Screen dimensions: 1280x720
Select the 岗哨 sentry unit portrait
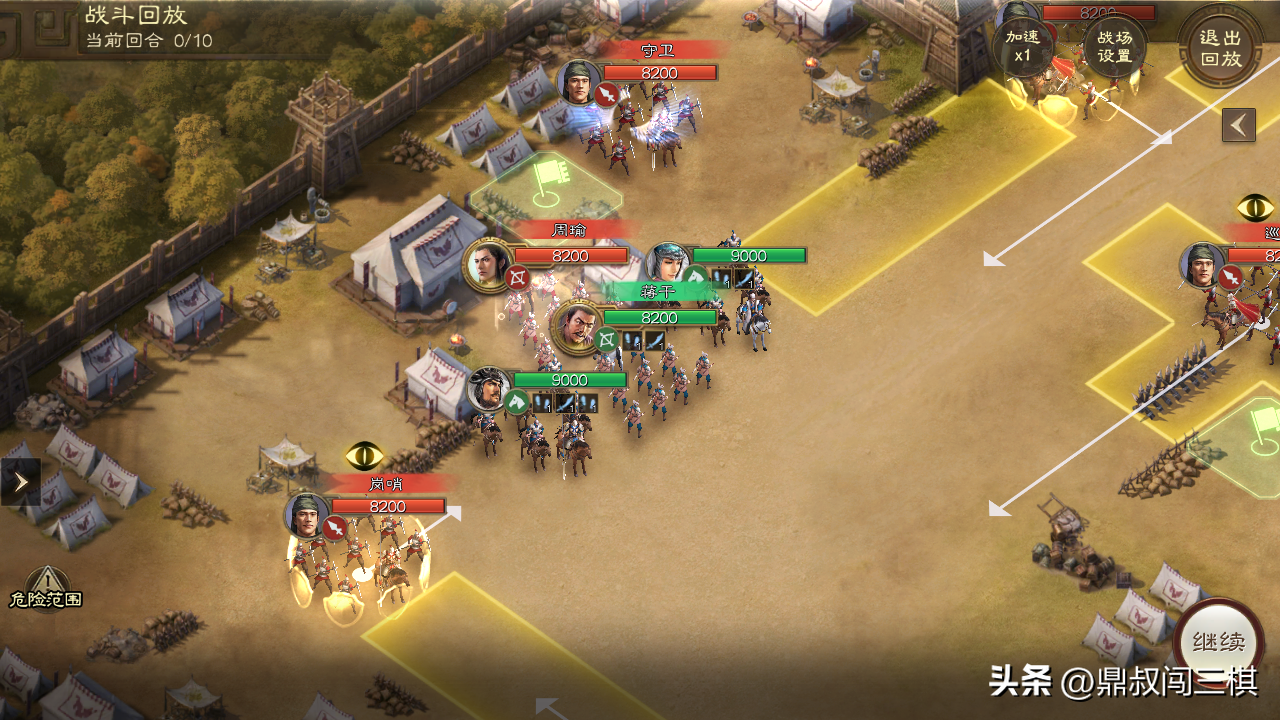pyautogui.click(x=307, y=516)
